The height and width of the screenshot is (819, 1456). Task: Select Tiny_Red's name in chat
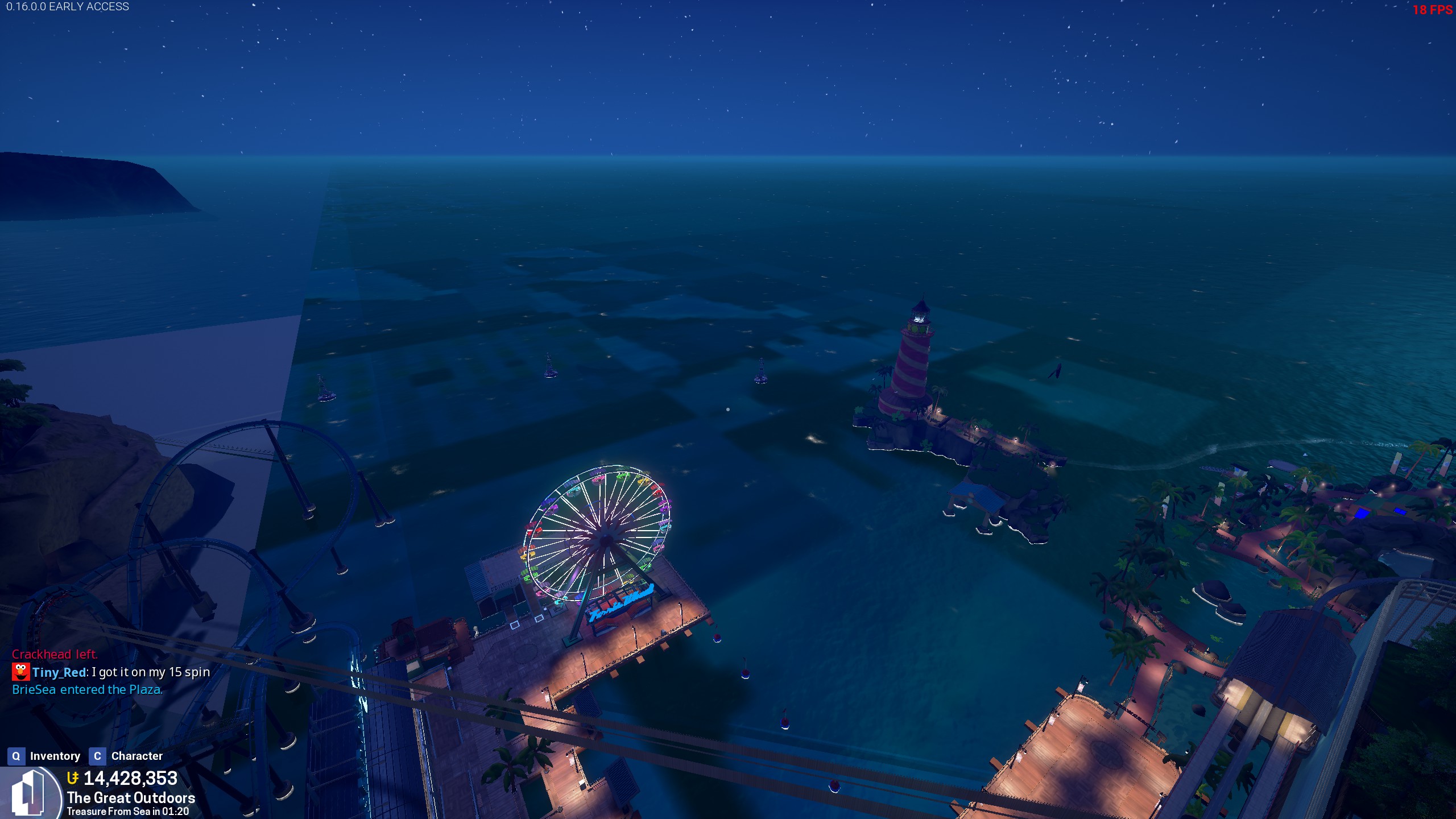point(59,672)
